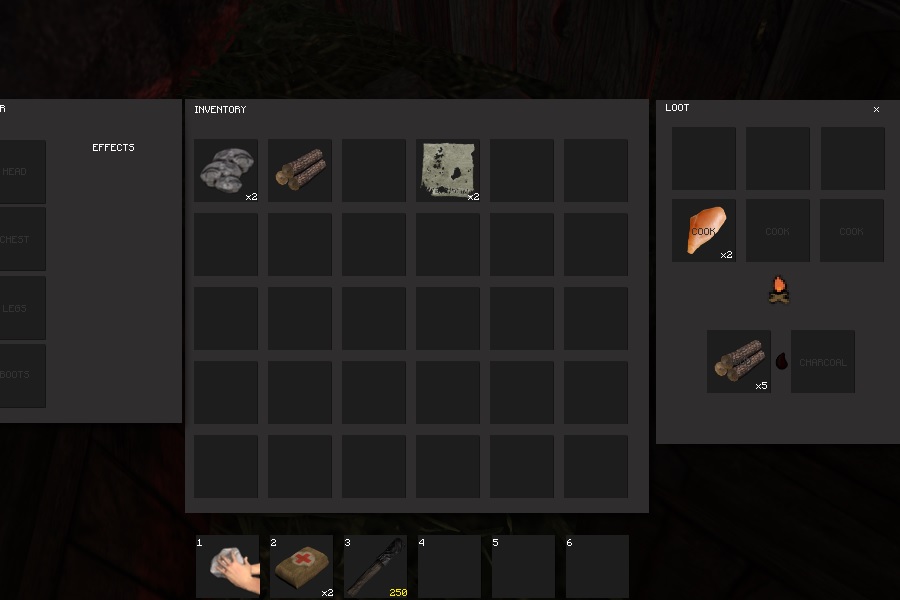Click the Head armor slot
The width and height of the screenshot is (900, 600).
(20, 171)
